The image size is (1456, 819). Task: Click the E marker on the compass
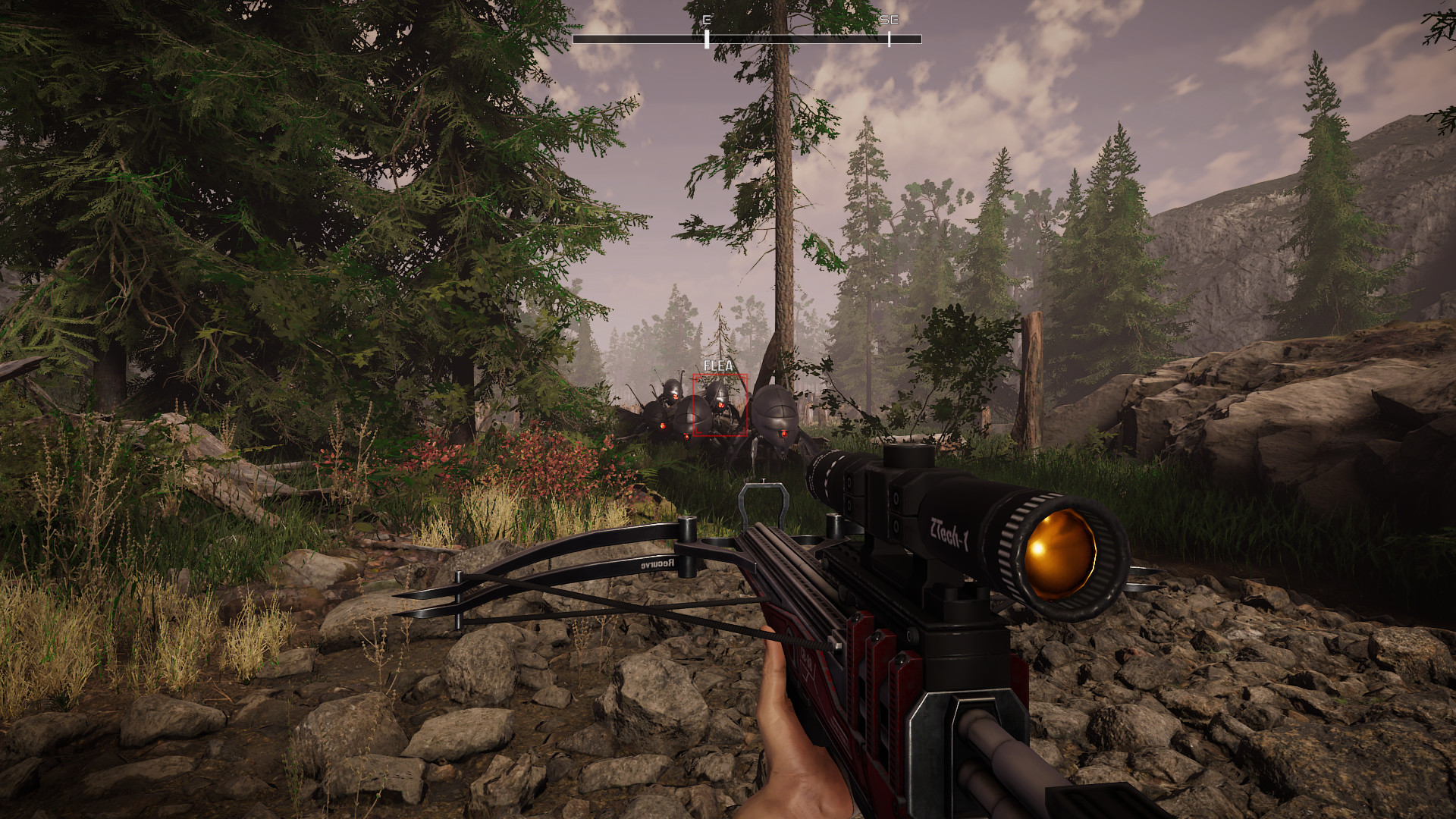[707, 20]
